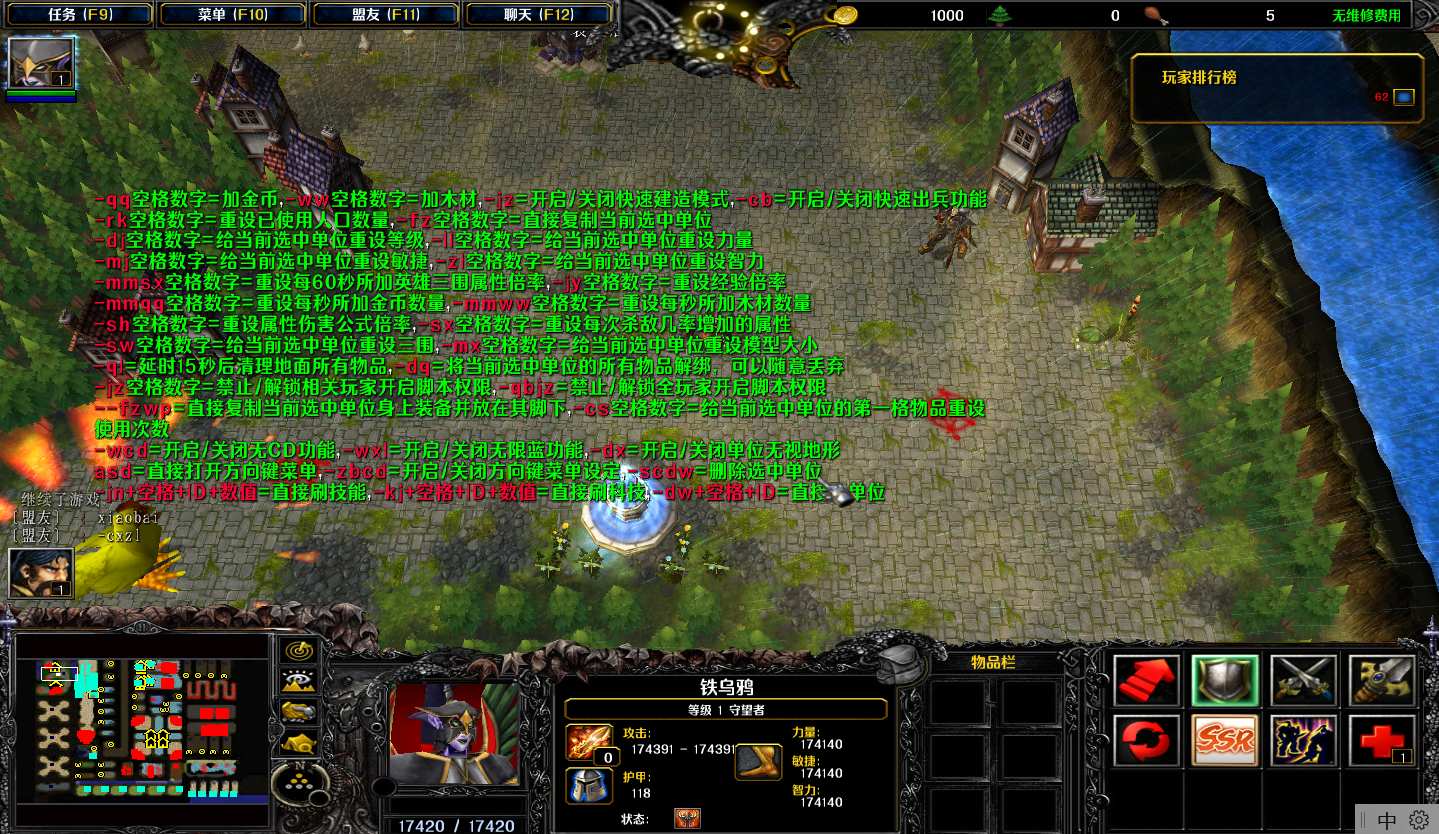1439x834 pixels.
Task: Use the red upward arrow command
Action: click(1146, 681)
